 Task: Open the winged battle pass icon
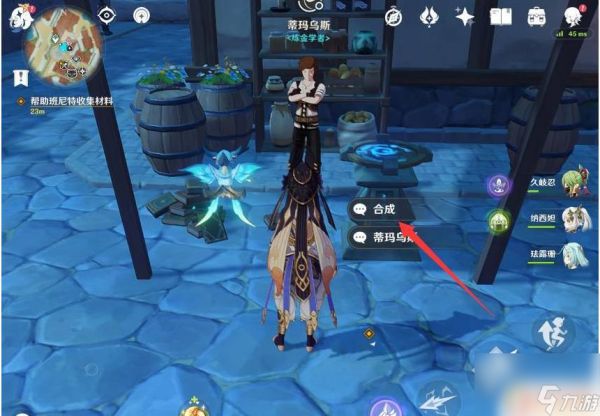428,15
